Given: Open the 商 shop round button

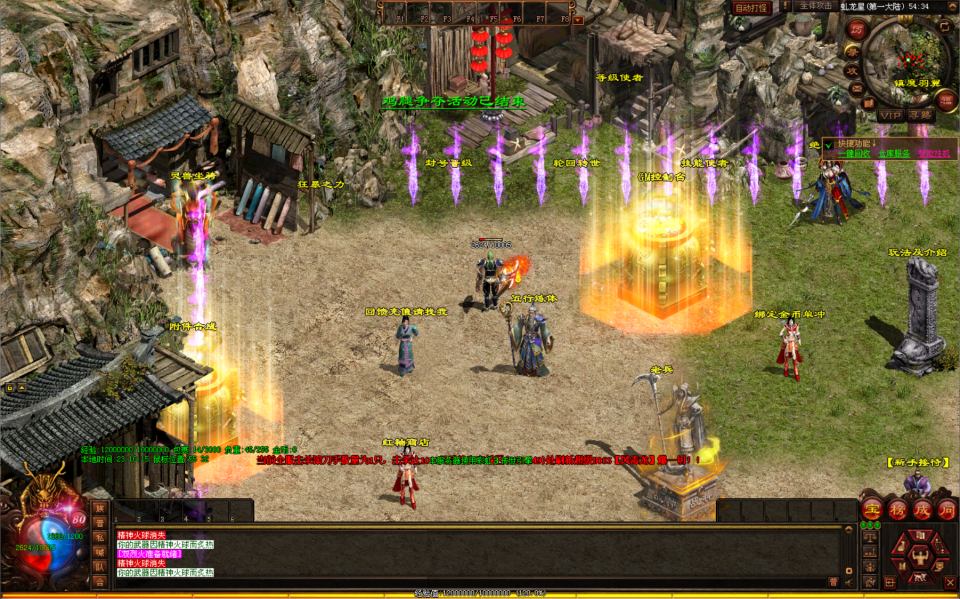Looking at the screenshot, I should point(947,509).
